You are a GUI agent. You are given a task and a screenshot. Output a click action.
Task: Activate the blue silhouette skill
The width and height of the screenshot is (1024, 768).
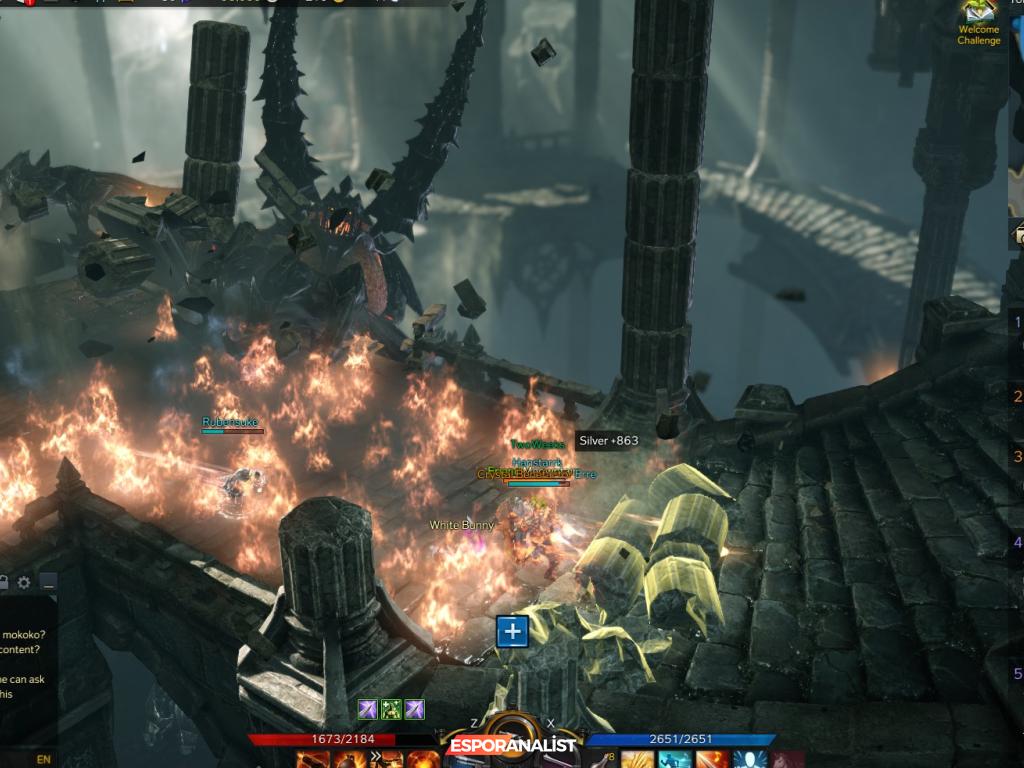749,759
